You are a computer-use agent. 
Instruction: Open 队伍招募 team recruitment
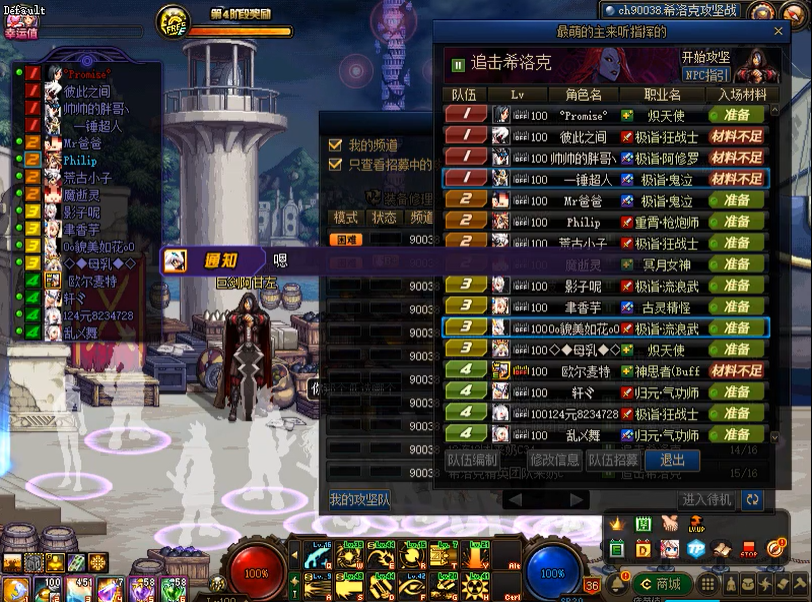coord(613,460)
